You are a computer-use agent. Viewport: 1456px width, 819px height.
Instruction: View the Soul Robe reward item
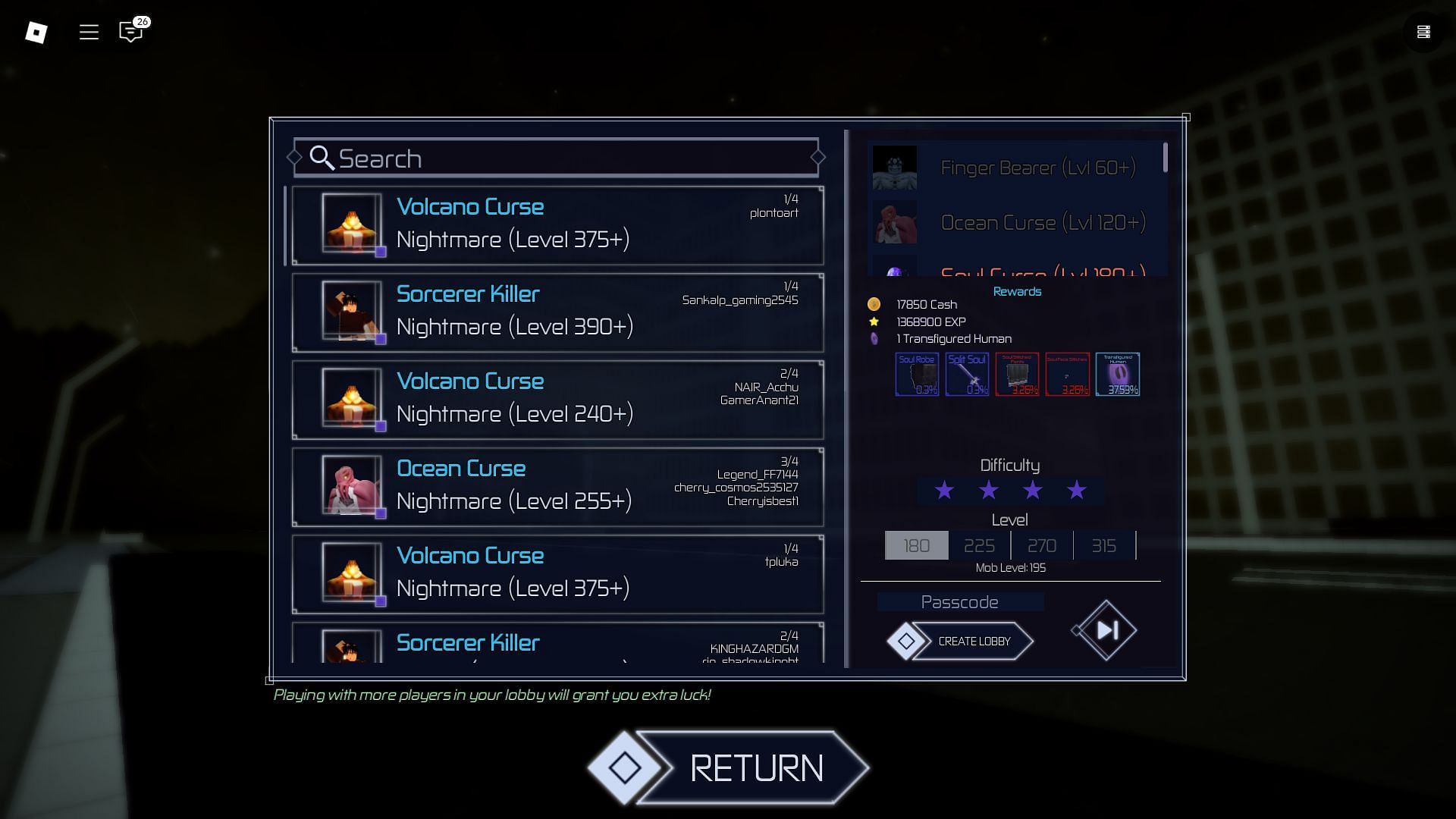coord(917,374)
